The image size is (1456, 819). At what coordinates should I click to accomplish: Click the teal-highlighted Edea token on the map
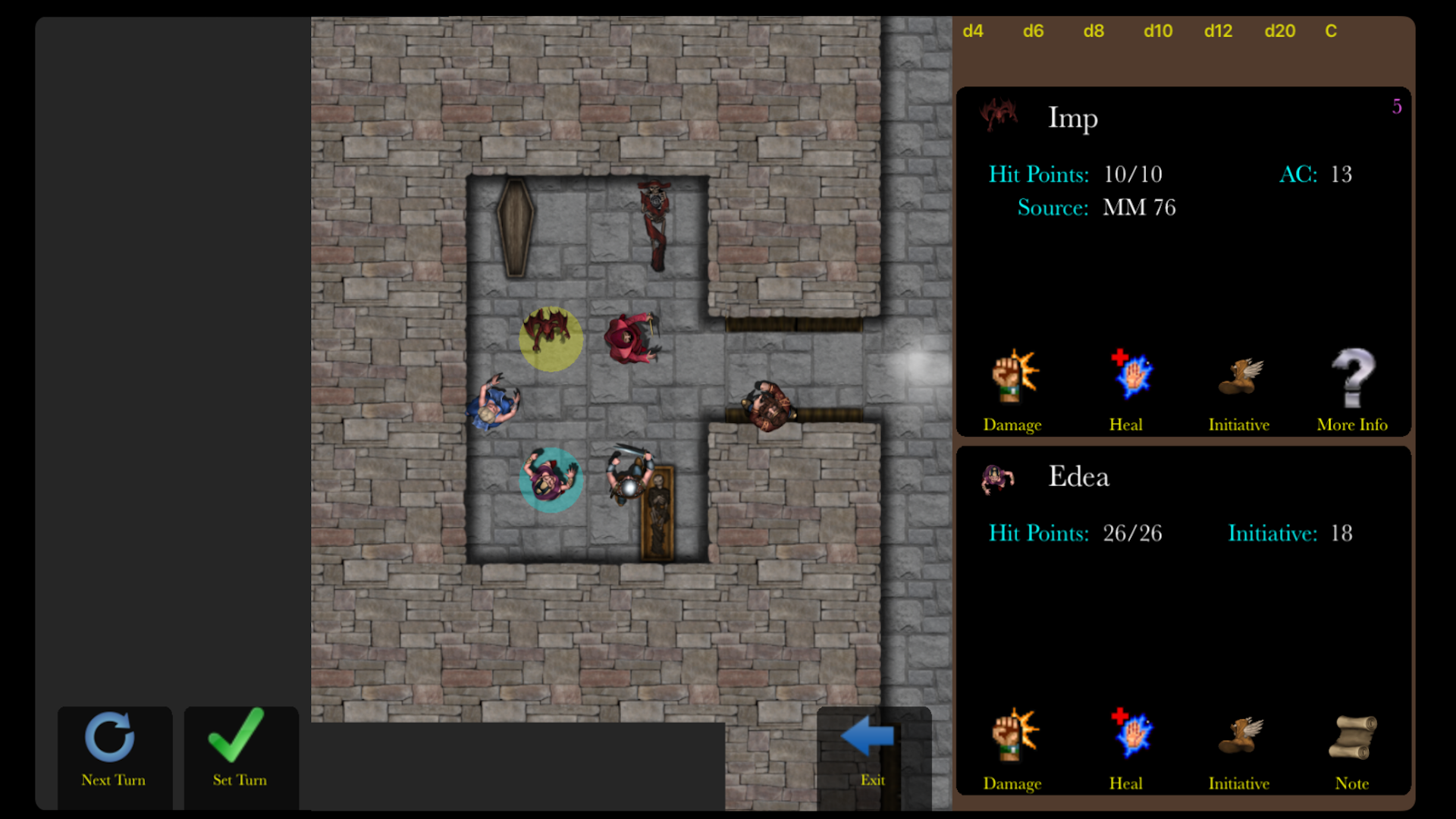(x=551, y=480)
